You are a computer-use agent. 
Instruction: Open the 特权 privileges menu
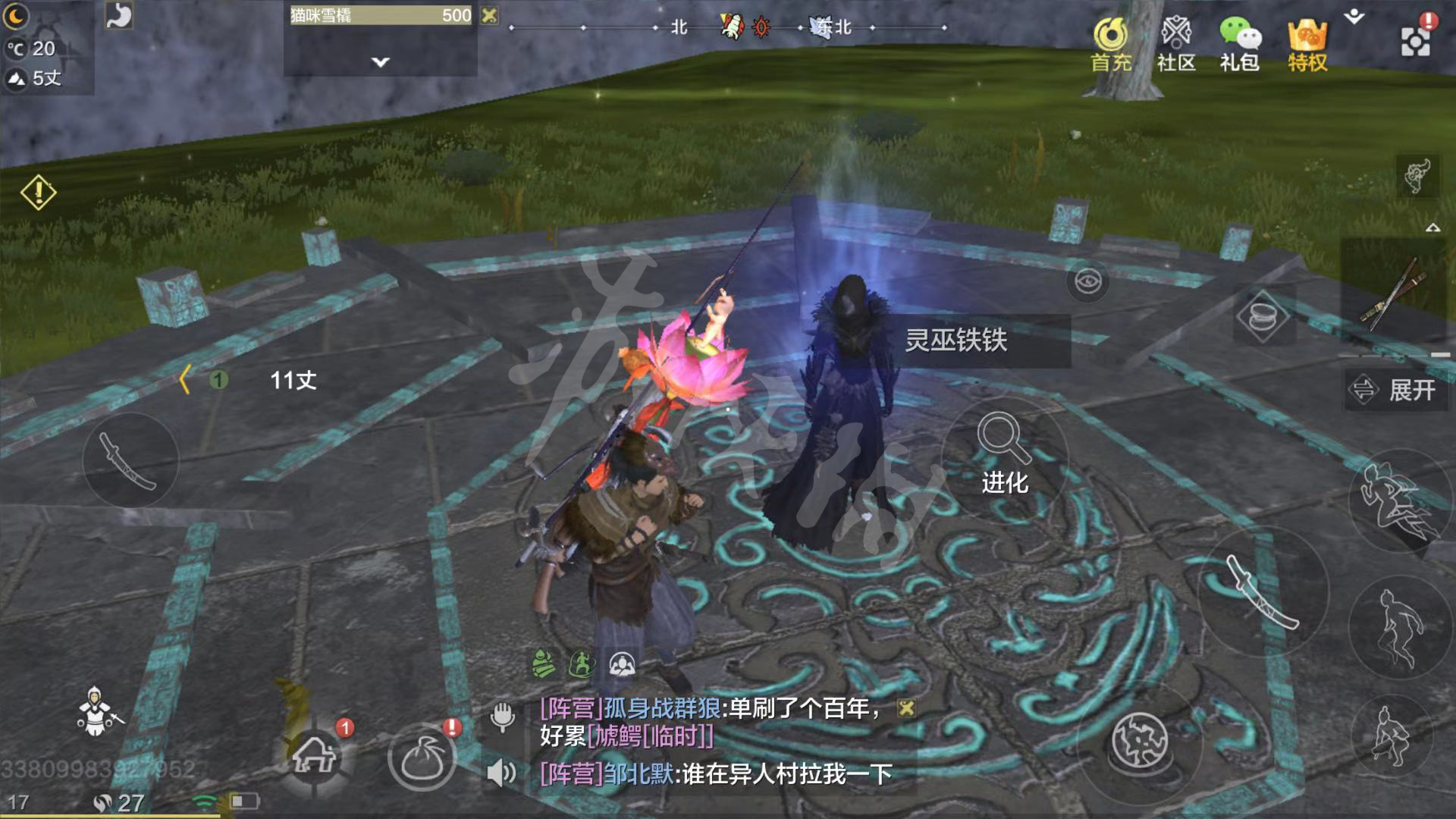(x=1307, y=45)
